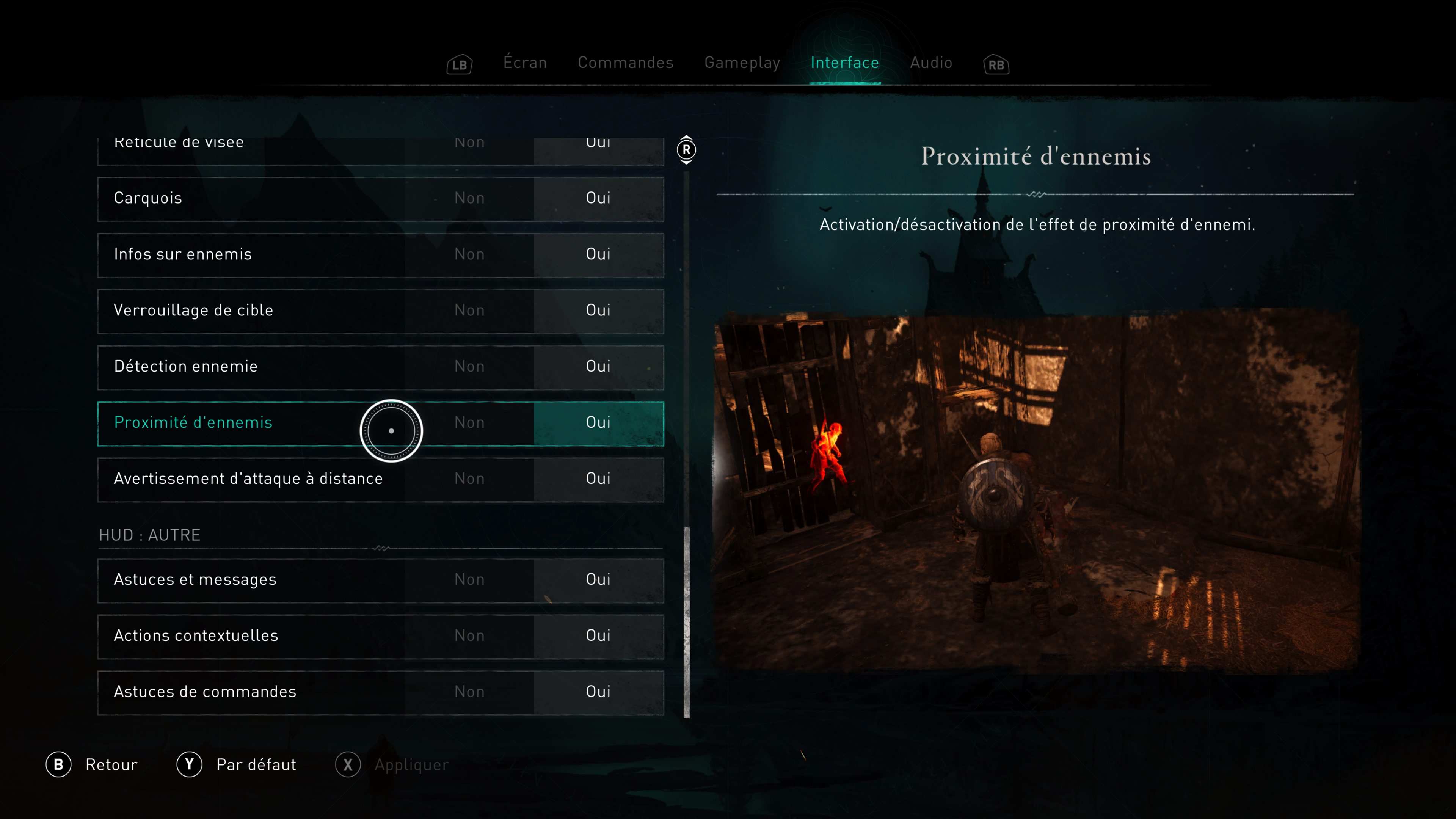The width and height of the screenshot is (1456, 819).
Task: Select the Audio tab
Action: 931,63
